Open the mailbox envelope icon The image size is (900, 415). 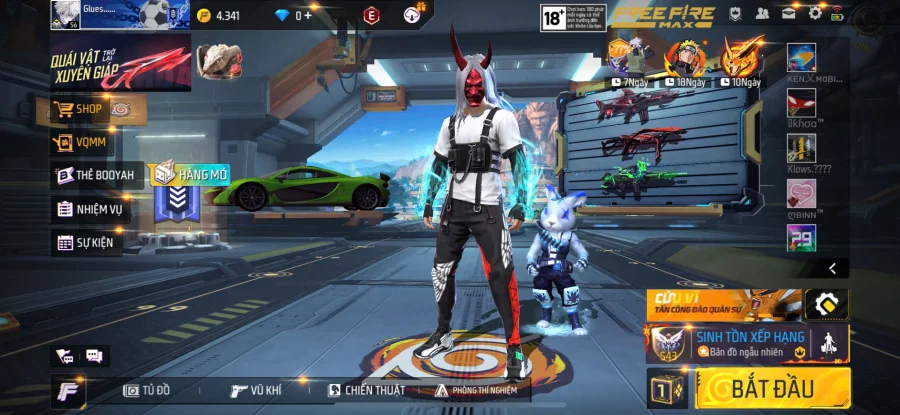point(788,14)
